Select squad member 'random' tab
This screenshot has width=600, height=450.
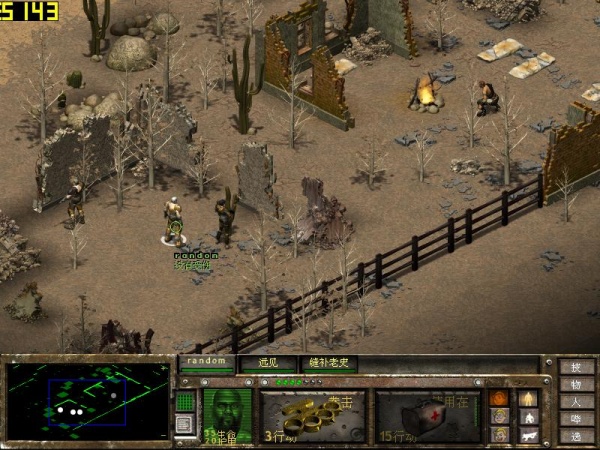[x=207, y=362]
